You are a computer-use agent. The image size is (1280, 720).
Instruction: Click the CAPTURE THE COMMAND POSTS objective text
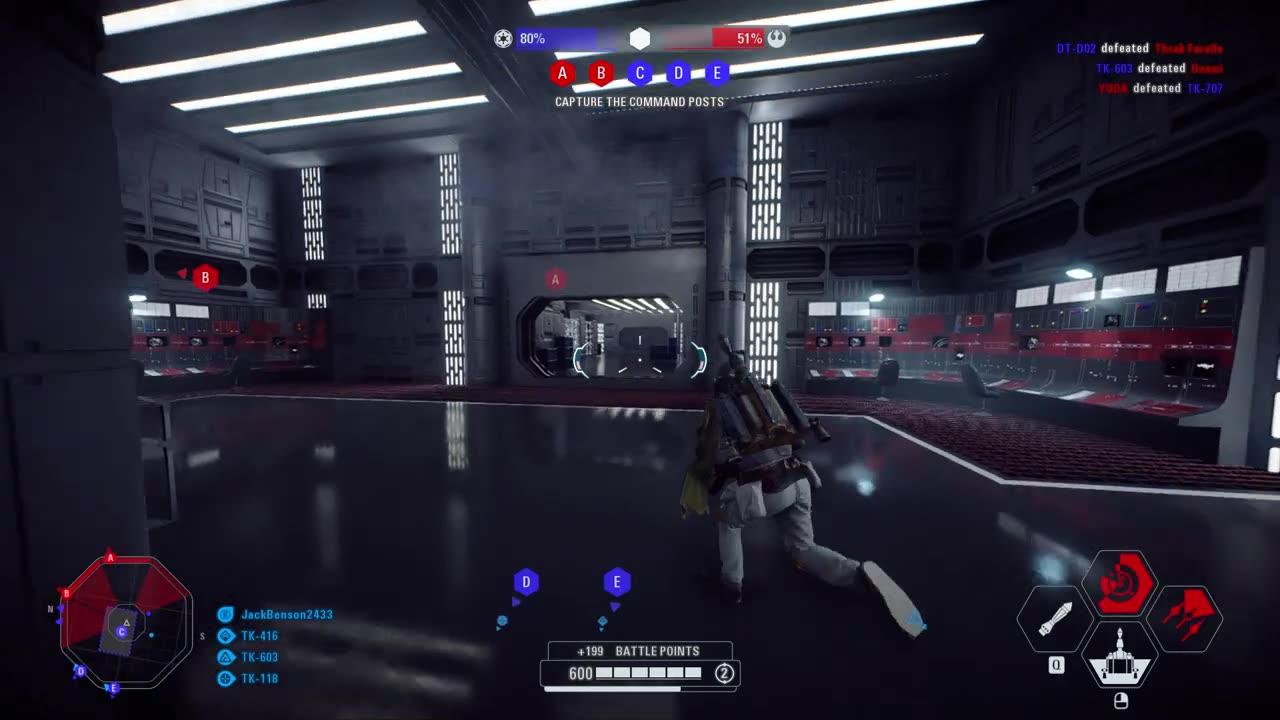tap(639, 101)
